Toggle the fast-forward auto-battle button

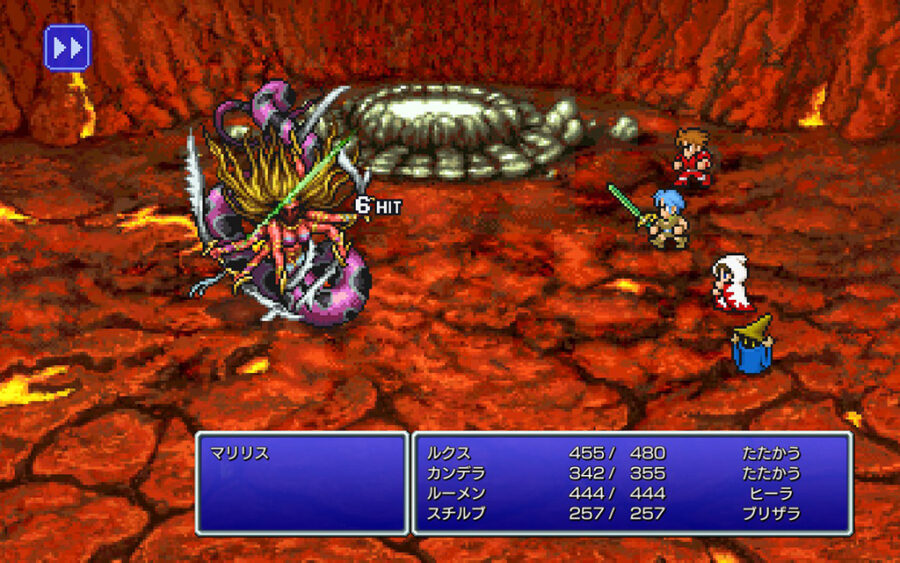(67, 47)
